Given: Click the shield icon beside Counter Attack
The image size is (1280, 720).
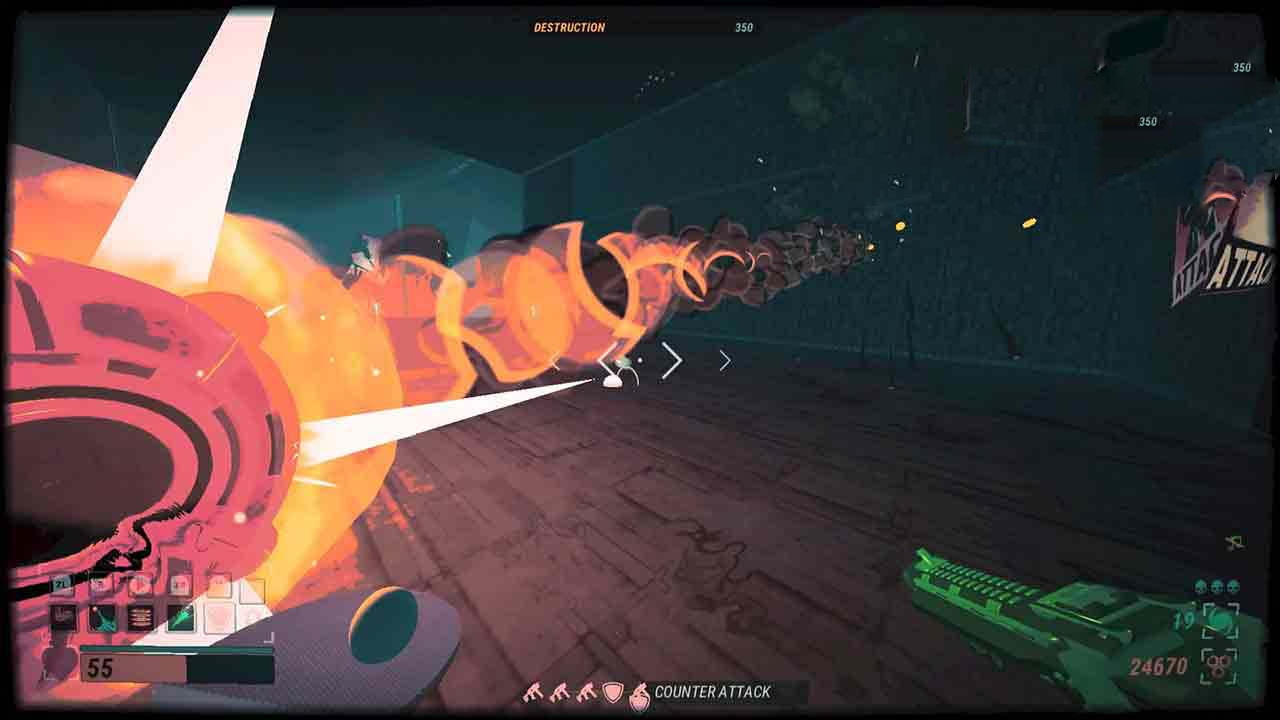Looking at the screenshot, I should [x=612, y=692].
